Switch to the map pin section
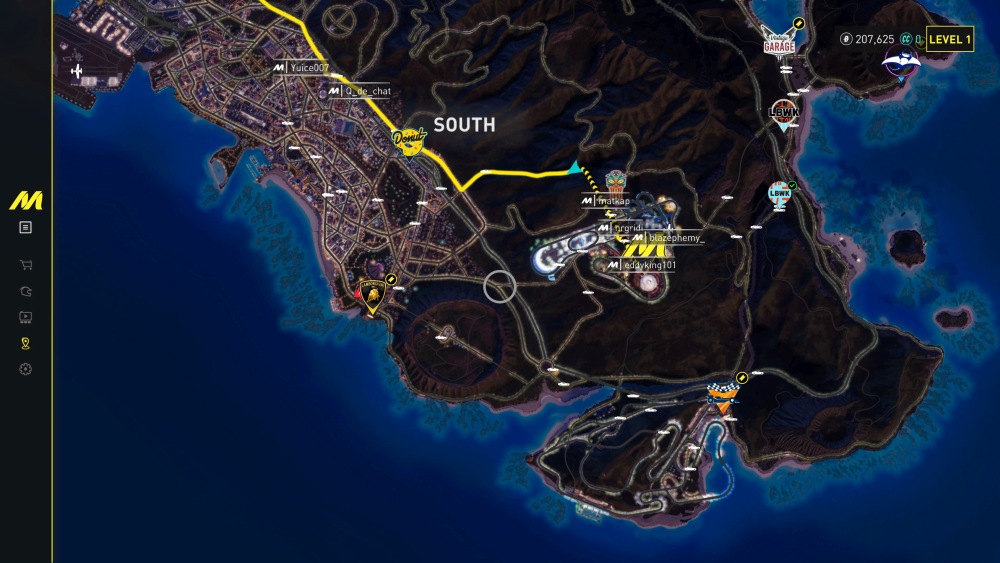Viewport: 1000px width, 563px height. [25, 344]
